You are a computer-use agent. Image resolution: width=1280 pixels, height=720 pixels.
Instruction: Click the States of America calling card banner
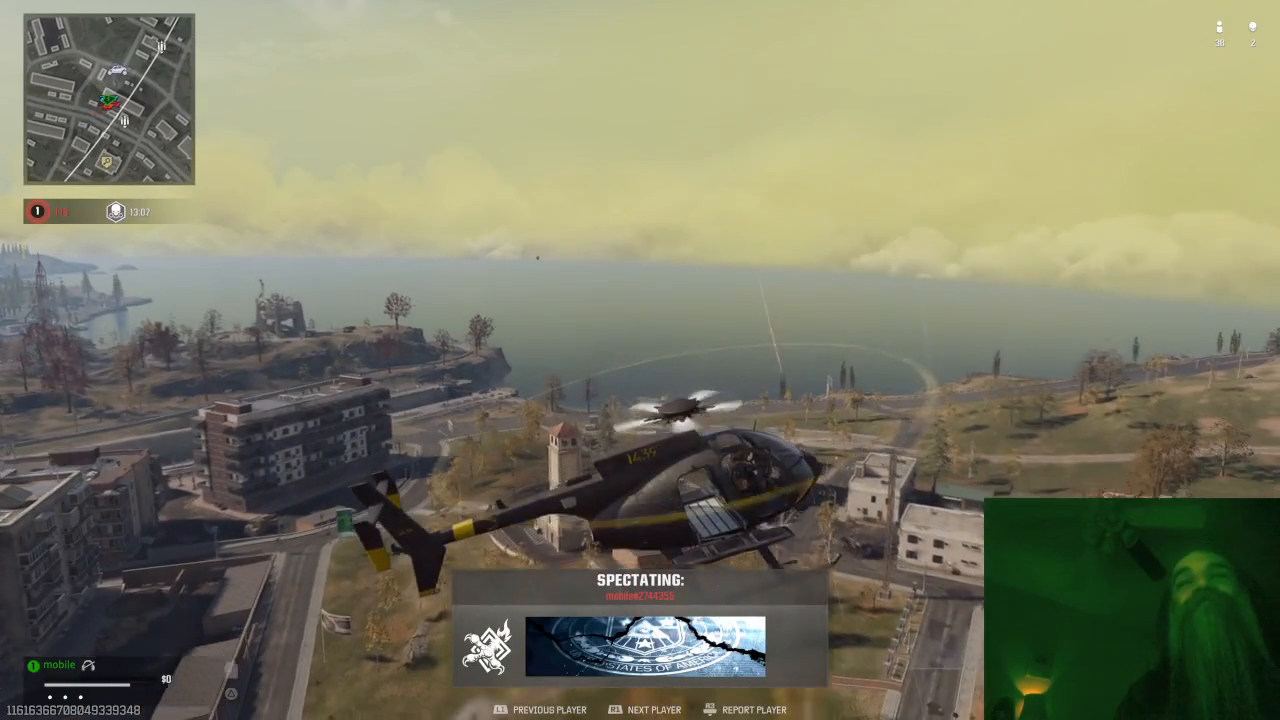(x=645, y=646)
